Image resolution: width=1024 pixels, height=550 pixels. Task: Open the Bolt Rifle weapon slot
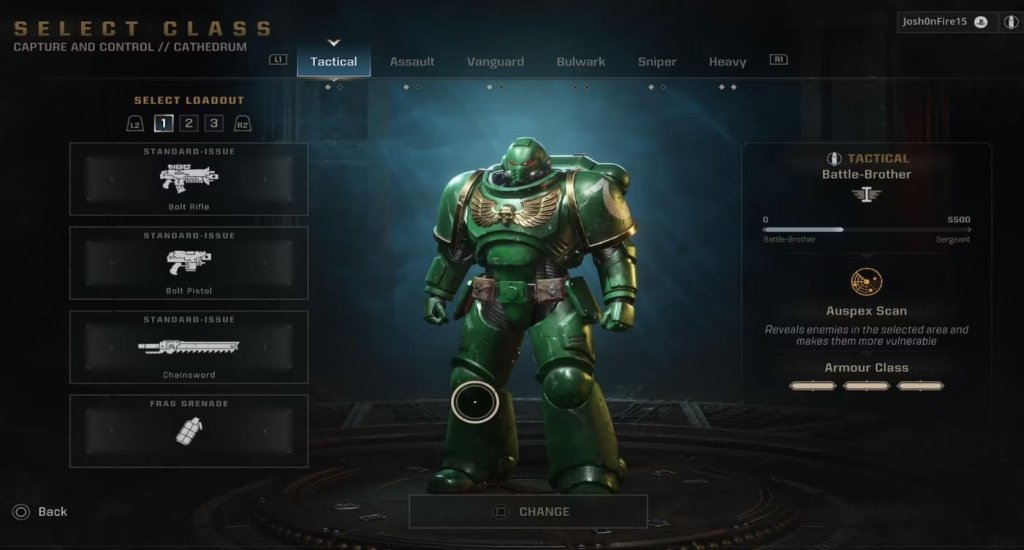pyautogui.click(x=189, y=179)
